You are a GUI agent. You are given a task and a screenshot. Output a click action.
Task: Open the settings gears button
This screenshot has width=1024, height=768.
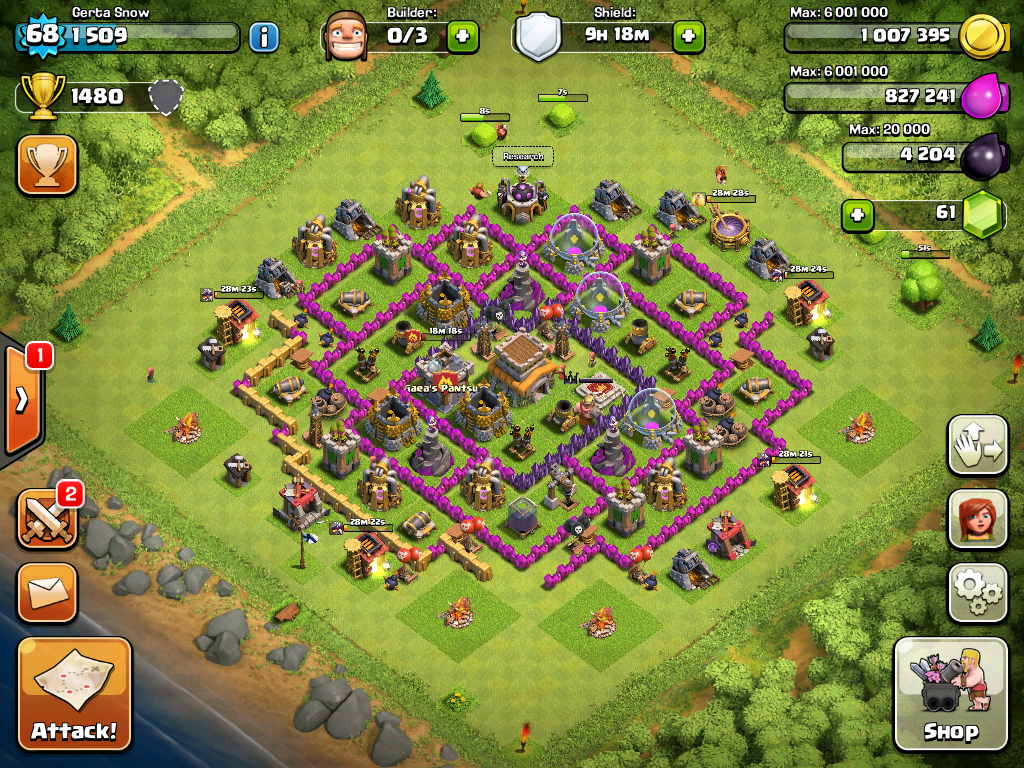[977, 594]
